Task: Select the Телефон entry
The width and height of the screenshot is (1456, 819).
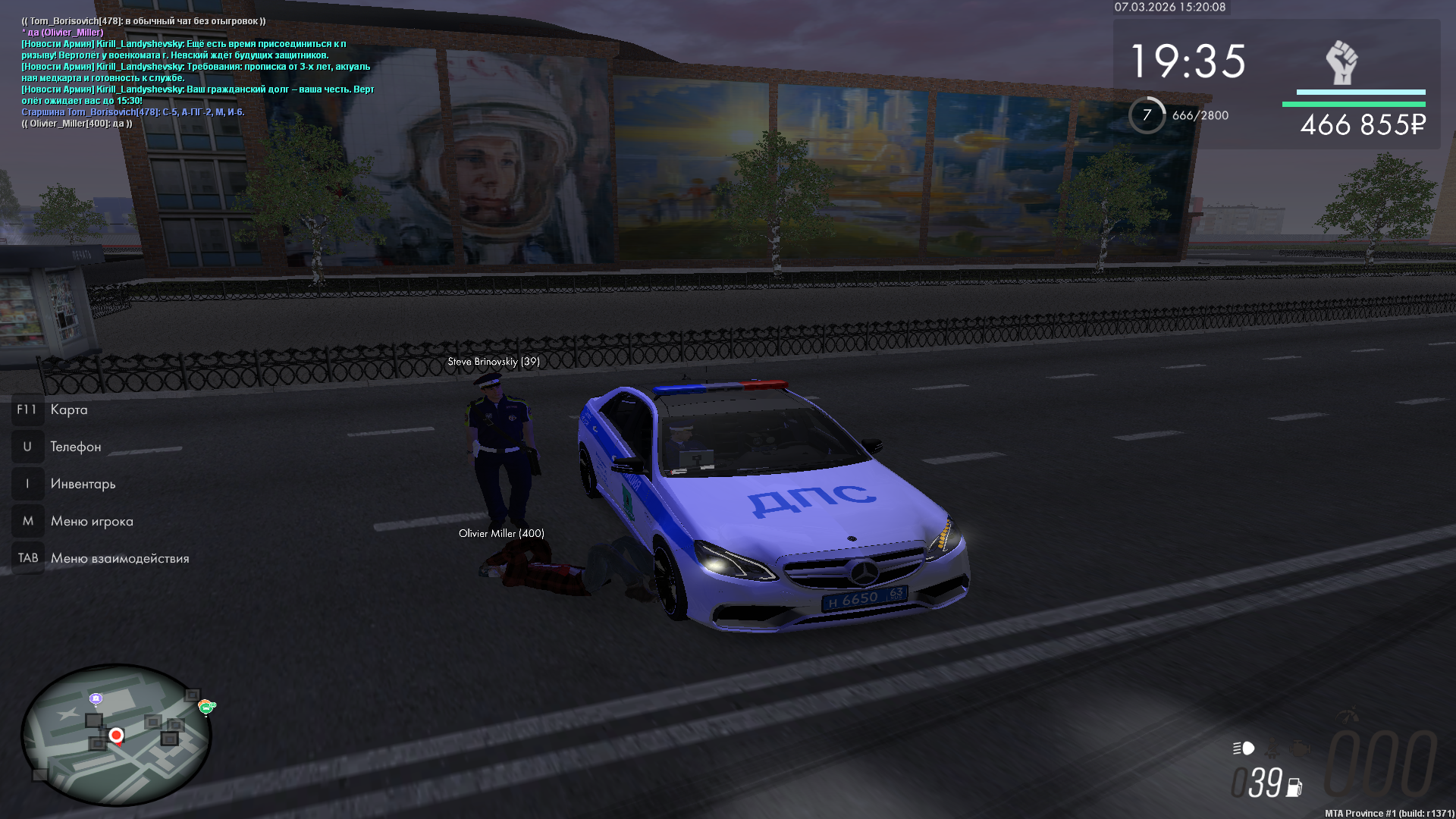Action: point(75,447)
